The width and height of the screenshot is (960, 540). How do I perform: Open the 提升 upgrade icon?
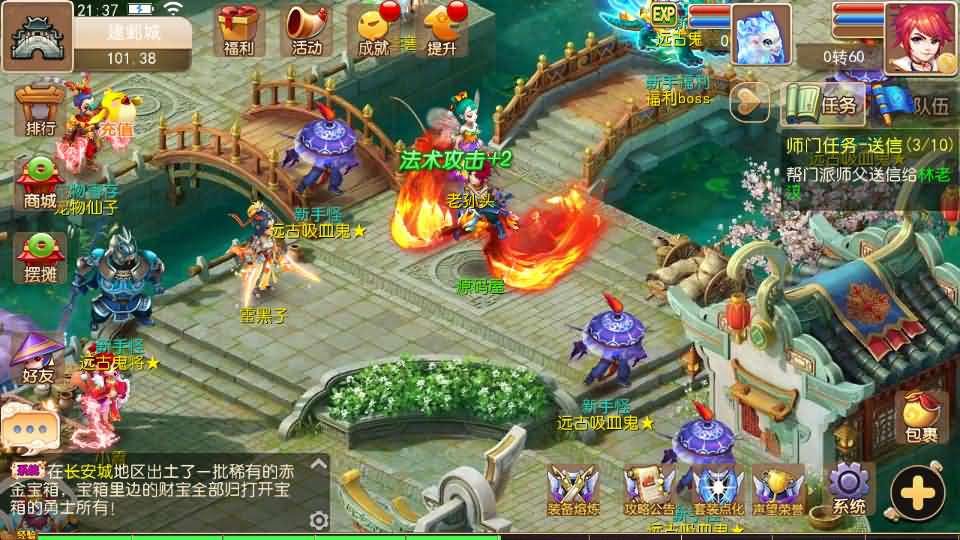pos(441,30)
